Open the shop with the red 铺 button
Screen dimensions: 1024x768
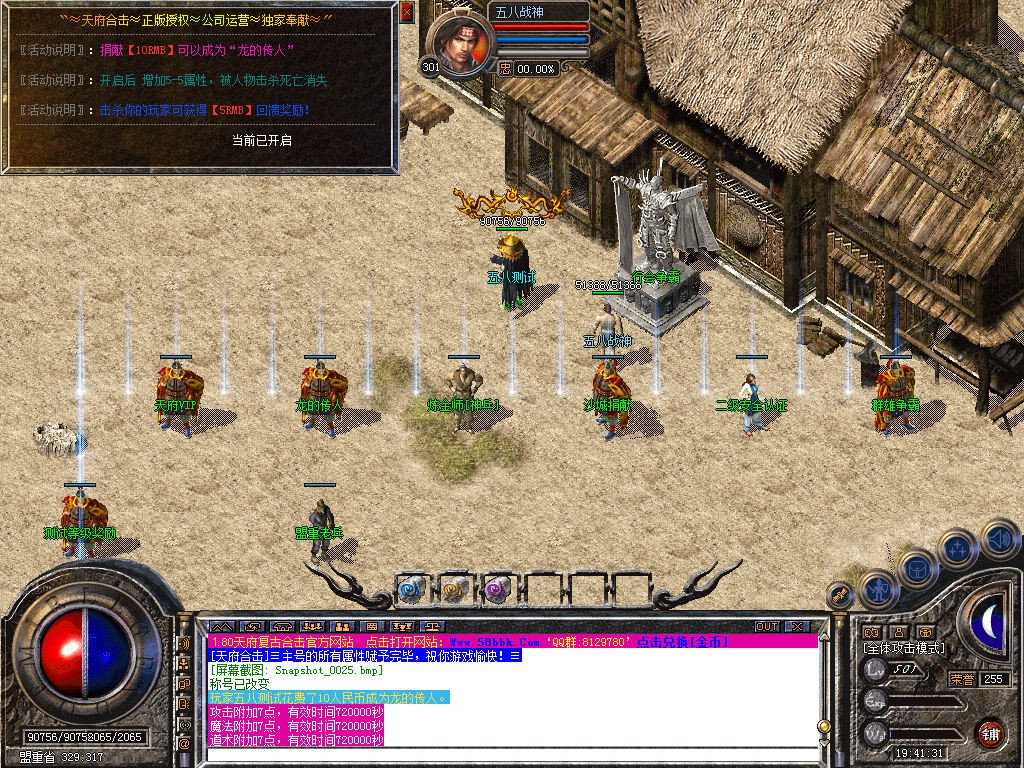click(990, 732)
